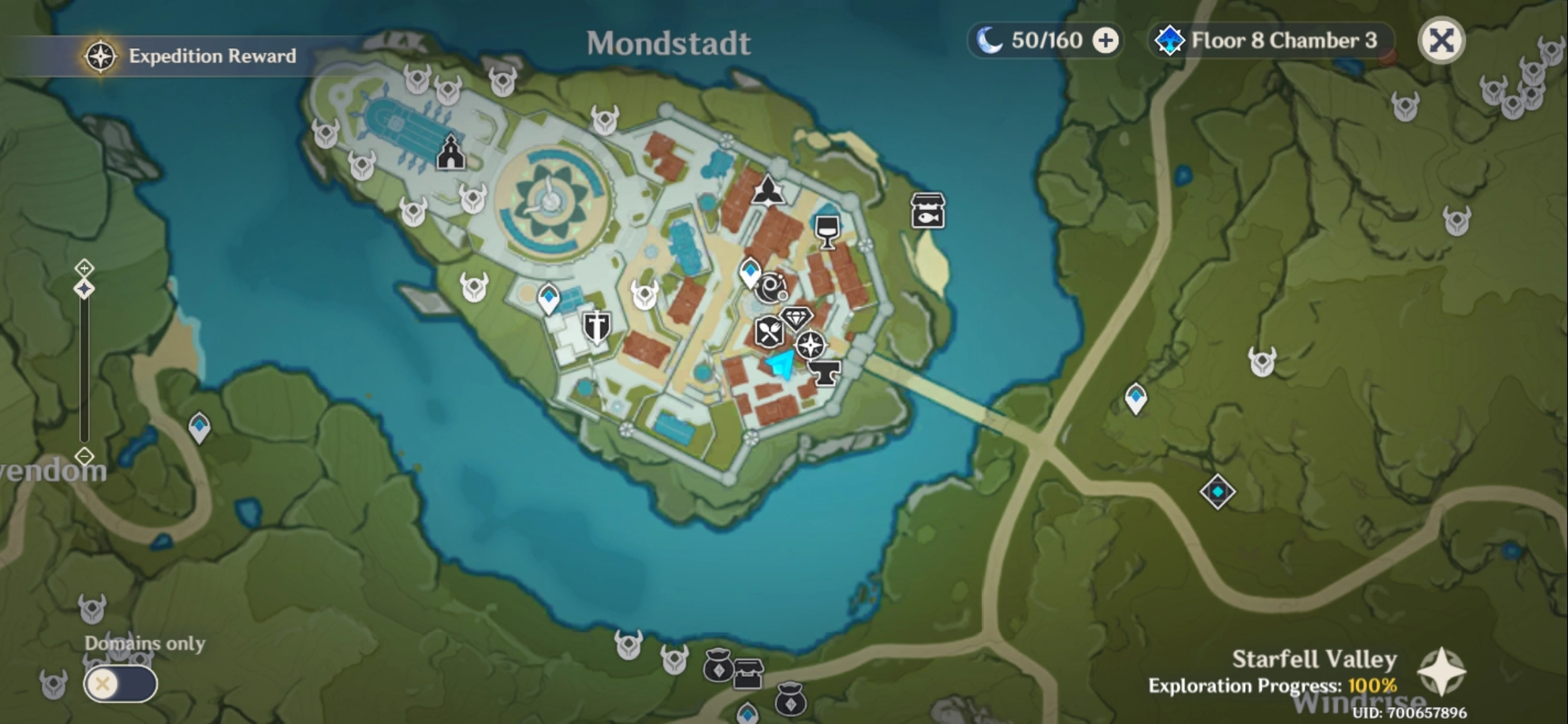The width and height of the screenshot is (1568, 724).
Task: Click the clover crest marker near the city plaza
Action: click(x=768, y=190)
